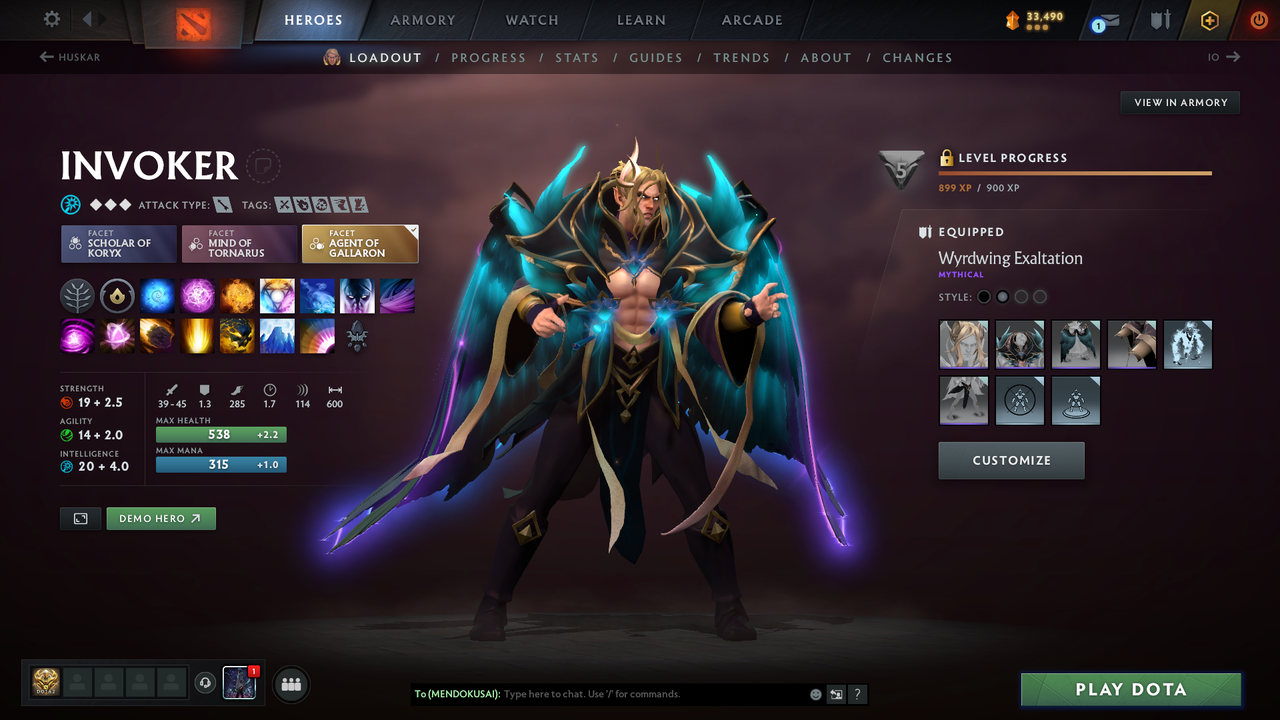Open the talent tree icon beside the abilities

tap(77, 295)
